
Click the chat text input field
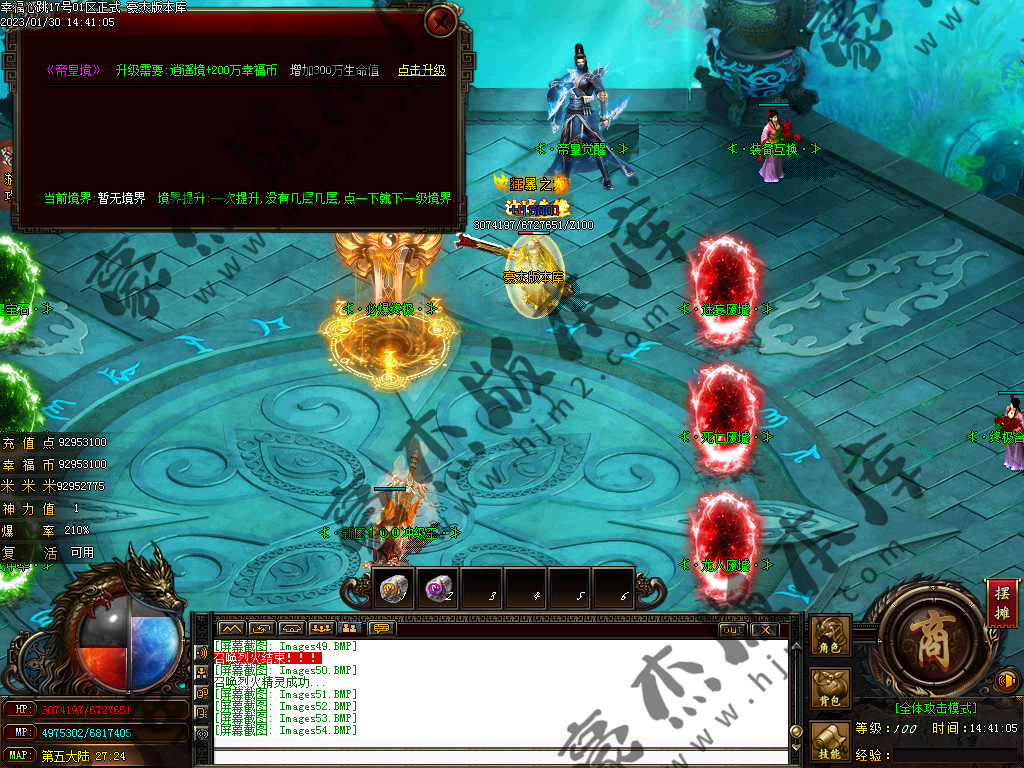pyautogui.click(x=500, y=756)
